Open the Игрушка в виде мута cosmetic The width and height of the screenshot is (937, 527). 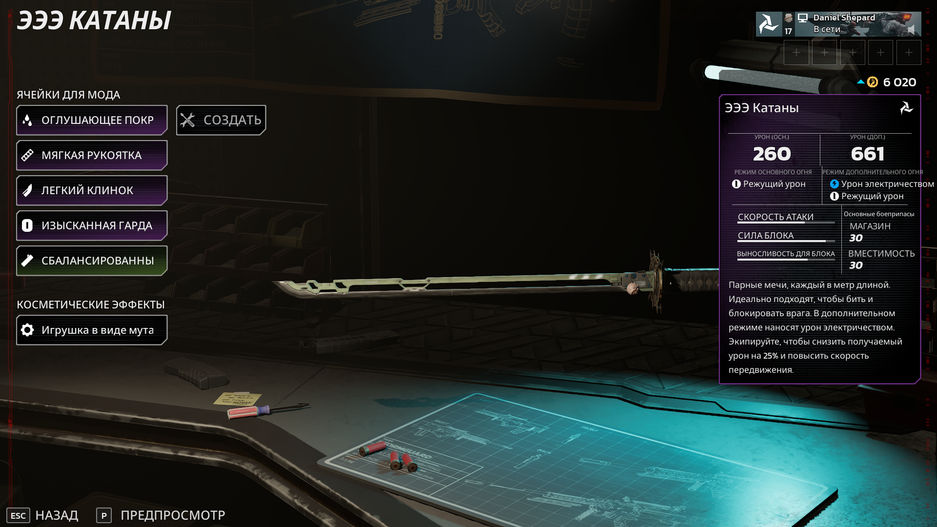(92, 329)
